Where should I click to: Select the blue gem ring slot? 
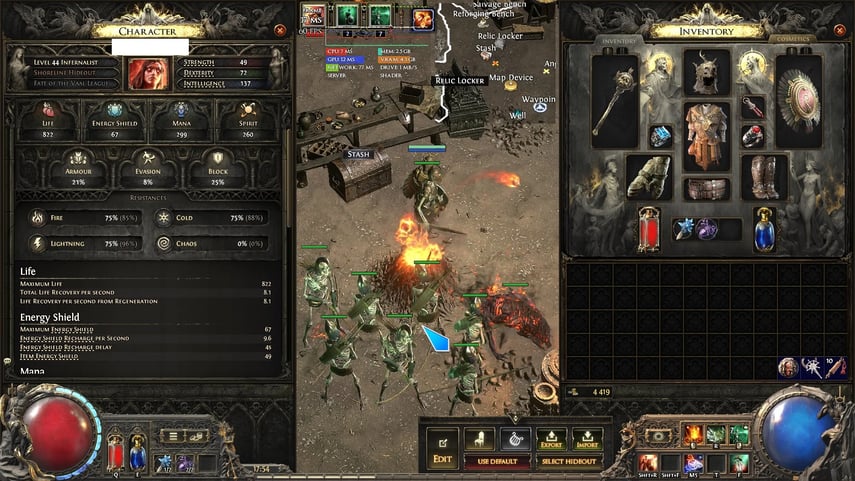[661, 135]
